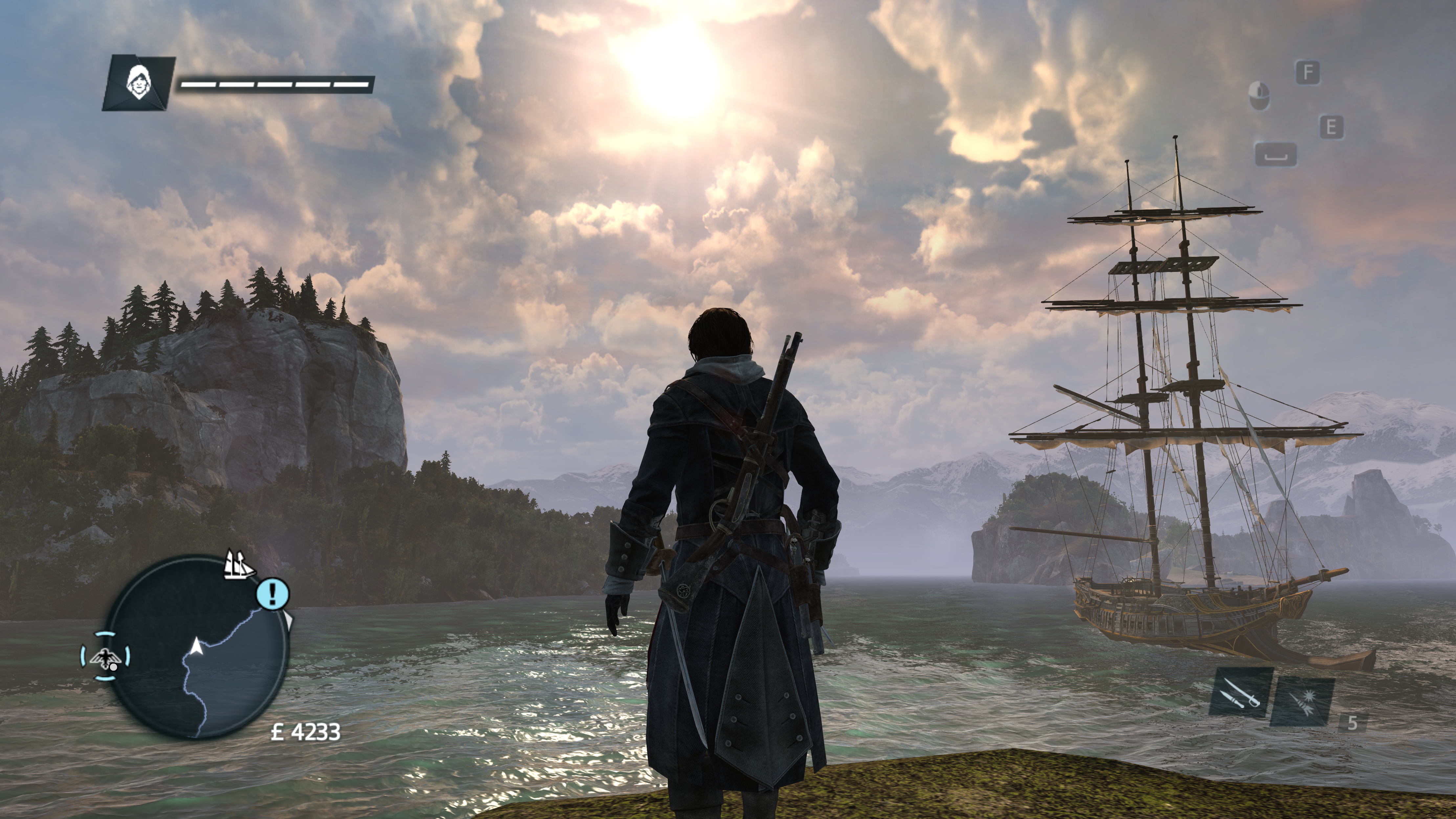Click the white player arrow on minimap
Screen dimensions: 1456x819
click(196, 646)
